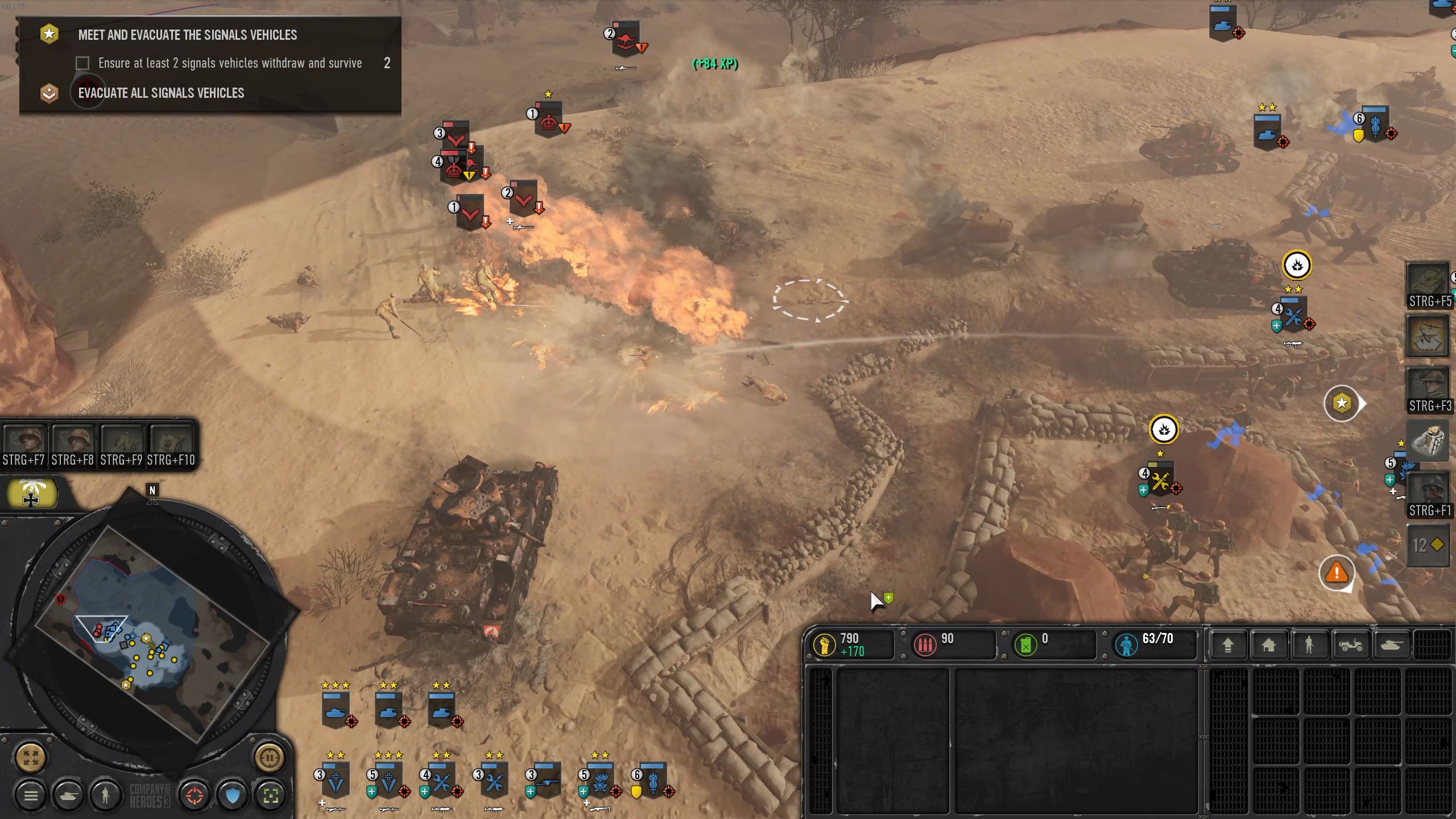Activate the aircraft airstrike ability icon
The height and width of the screenshot is (819, 1456).
click(1428, 337)
